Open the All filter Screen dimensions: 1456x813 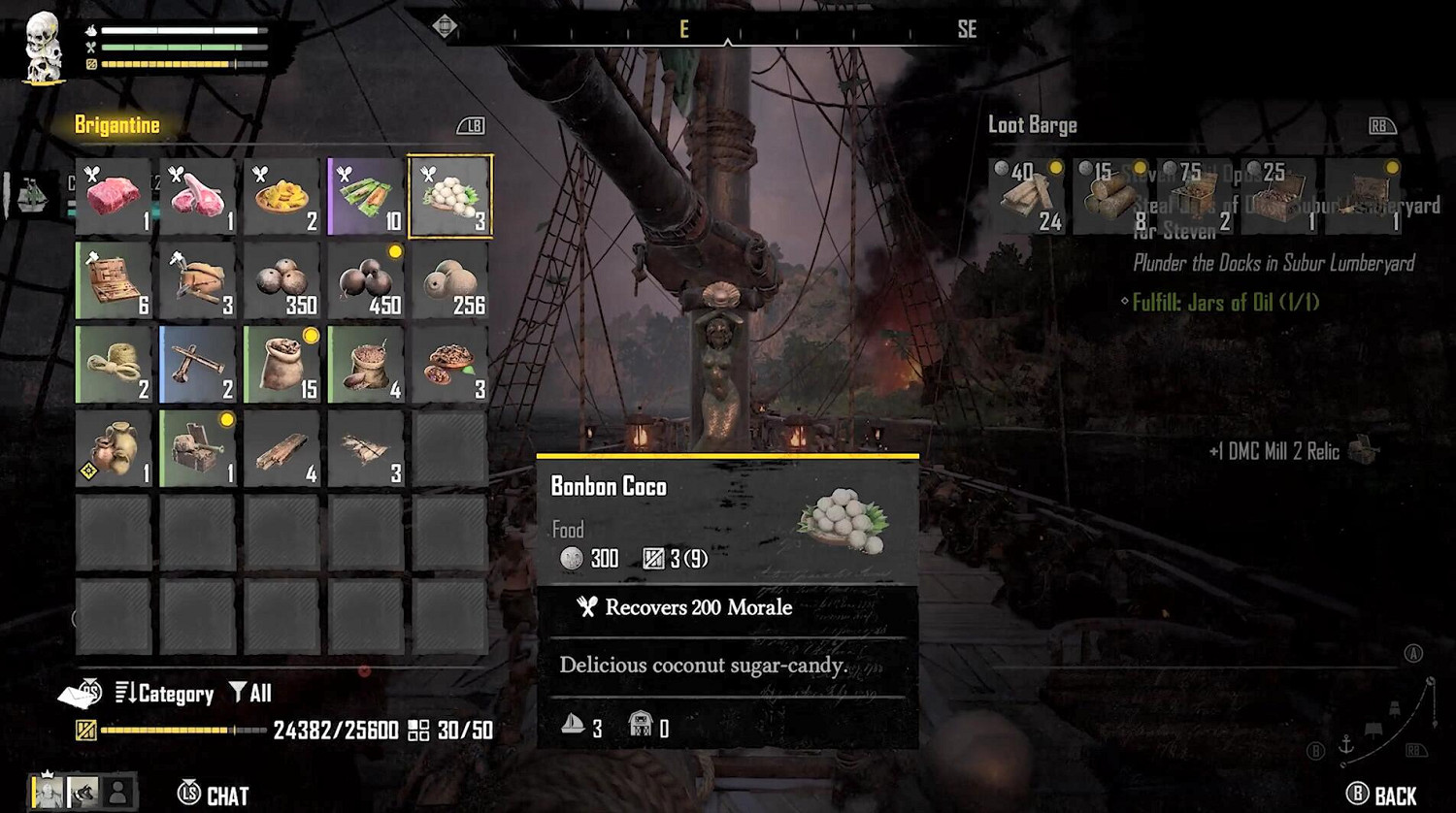click(x=250, y=694)
